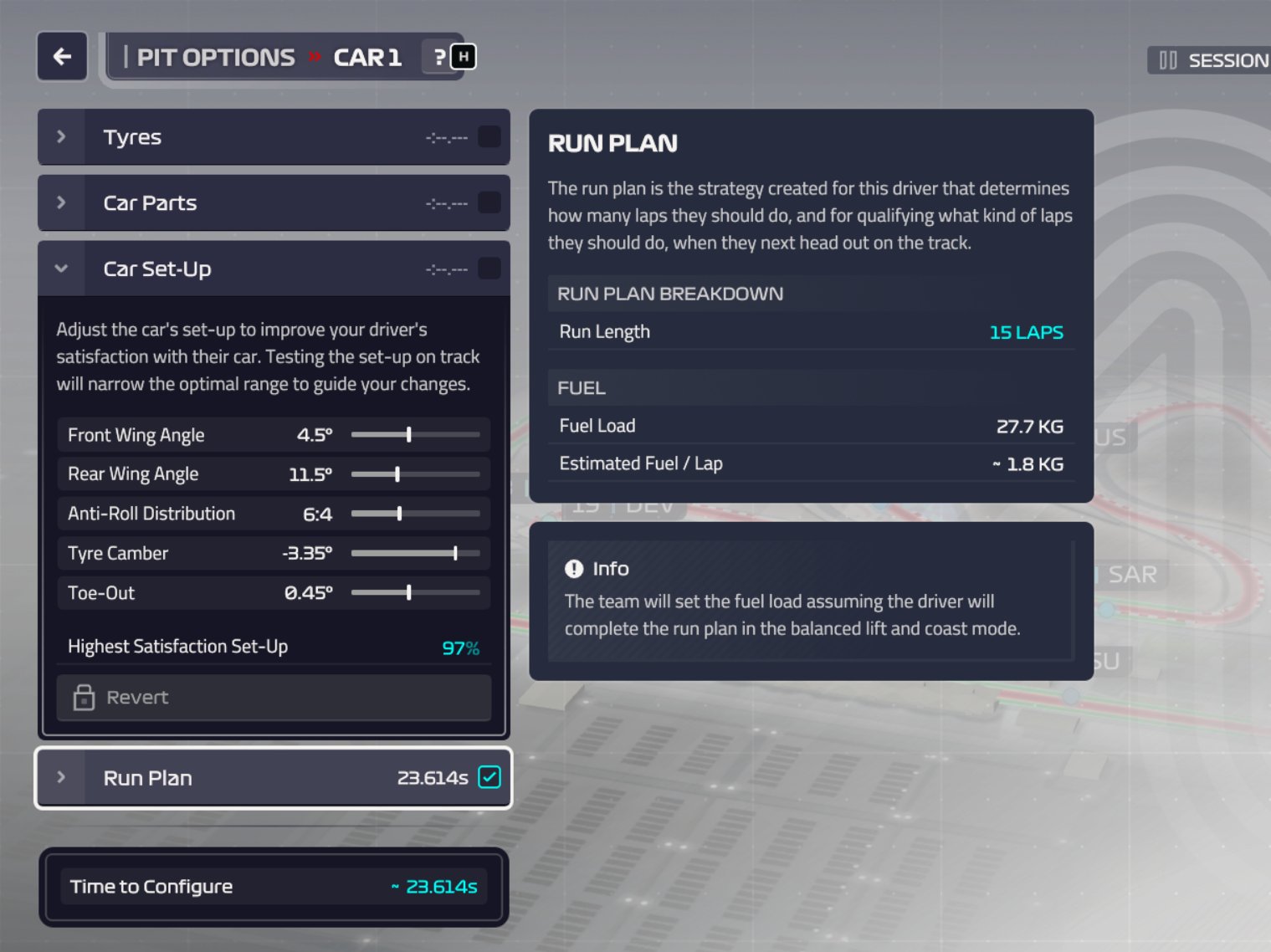The image size is (1271, 952).
Task: Change the Anti-Roll Distribution slider
Action: click(x=400, y=514)
